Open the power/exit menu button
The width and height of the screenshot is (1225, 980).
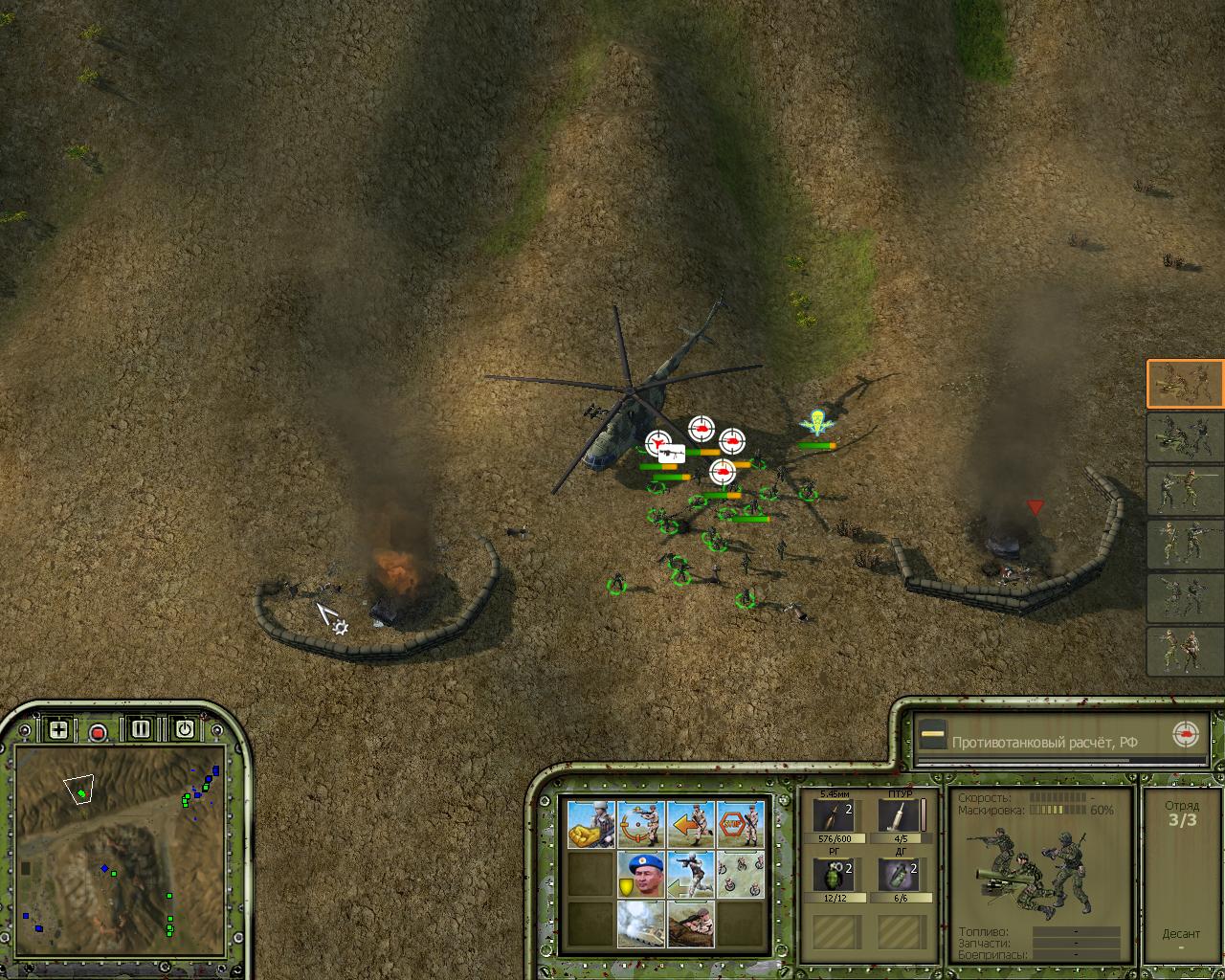(x=184, y=729)
